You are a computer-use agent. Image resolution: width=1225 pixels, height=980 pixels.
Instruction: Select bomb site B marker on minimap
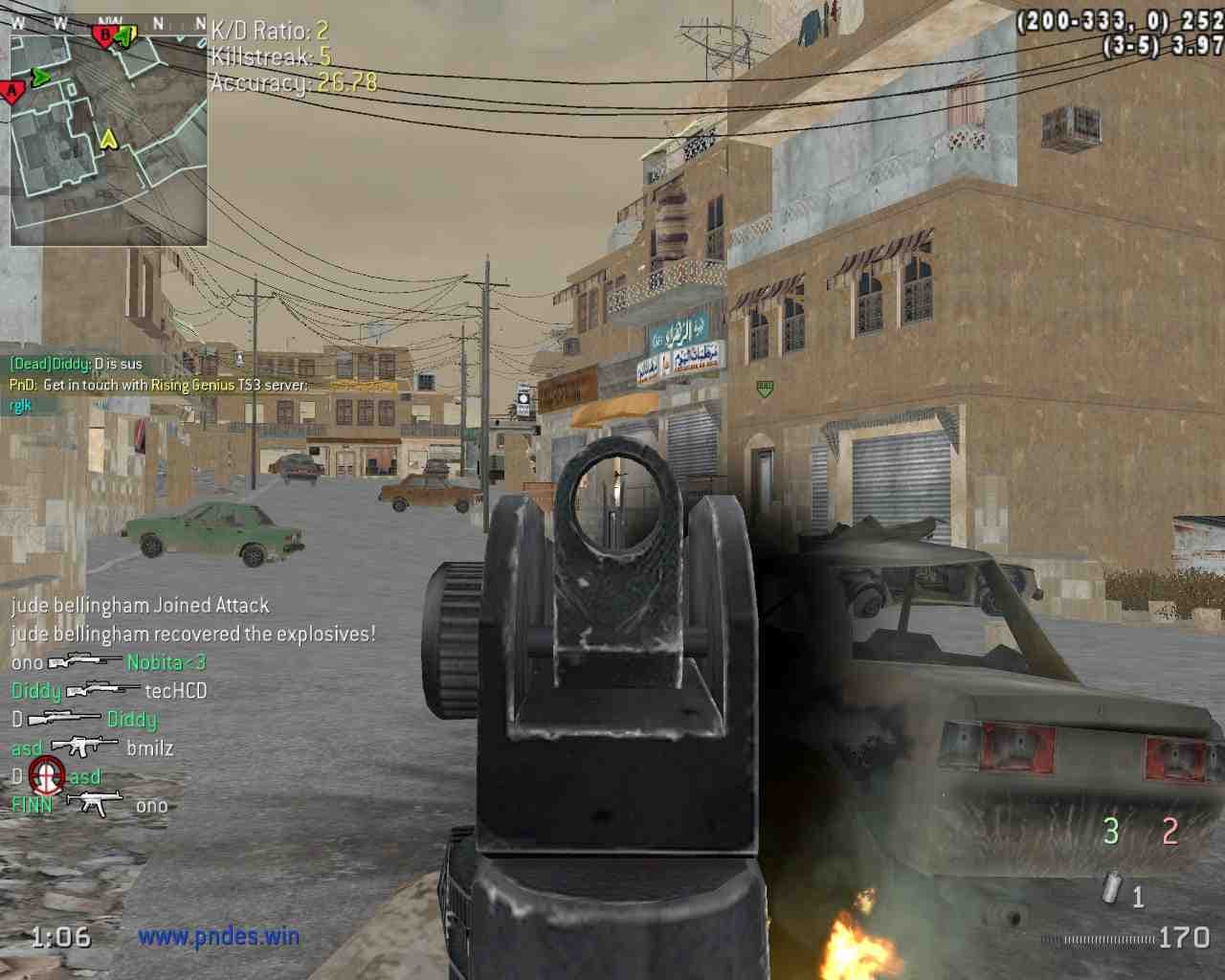pyautogui.click(x=102, y=36)
